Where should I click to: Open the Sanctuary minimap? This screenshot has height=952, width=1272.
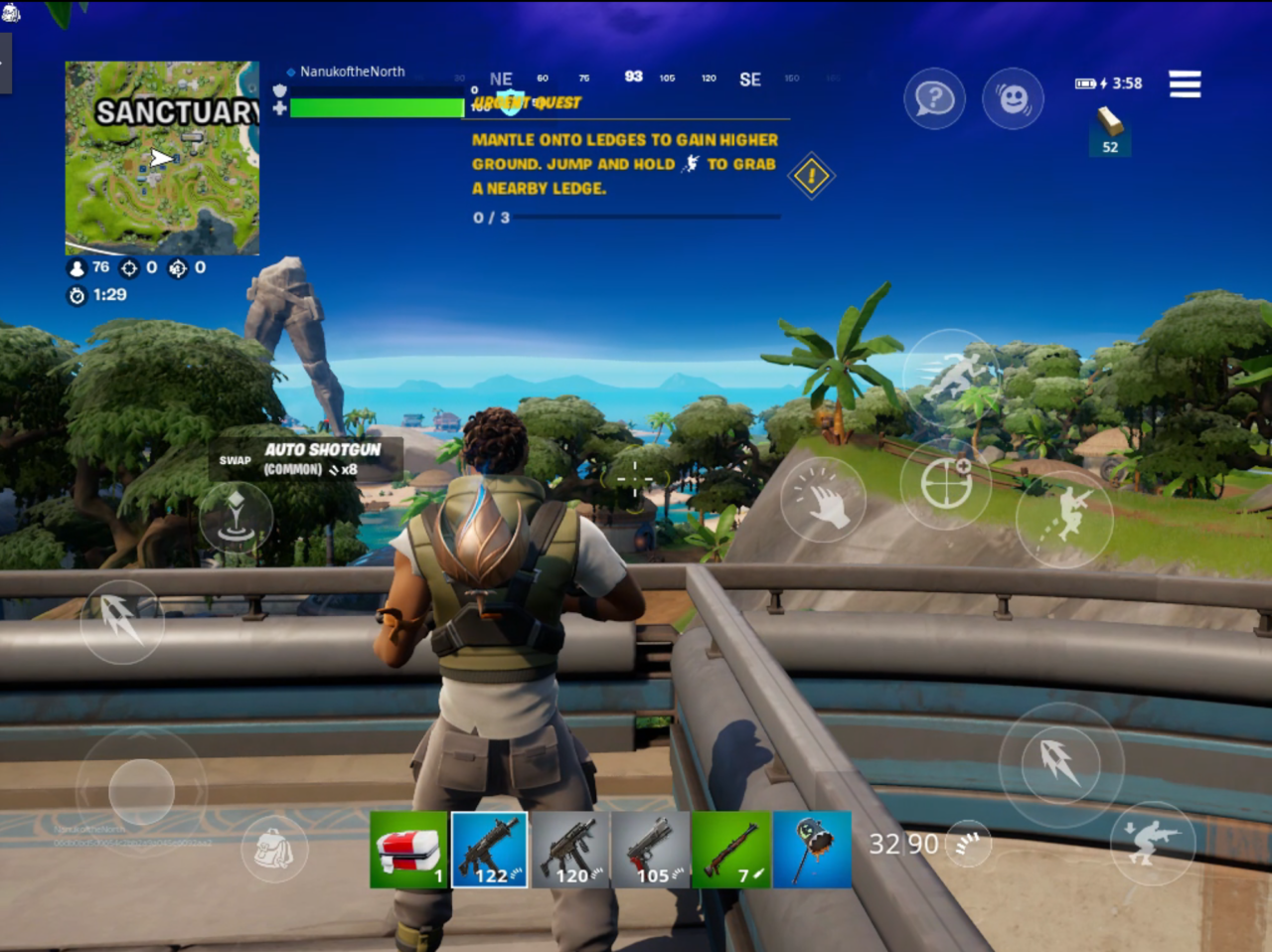coord(161,157)
